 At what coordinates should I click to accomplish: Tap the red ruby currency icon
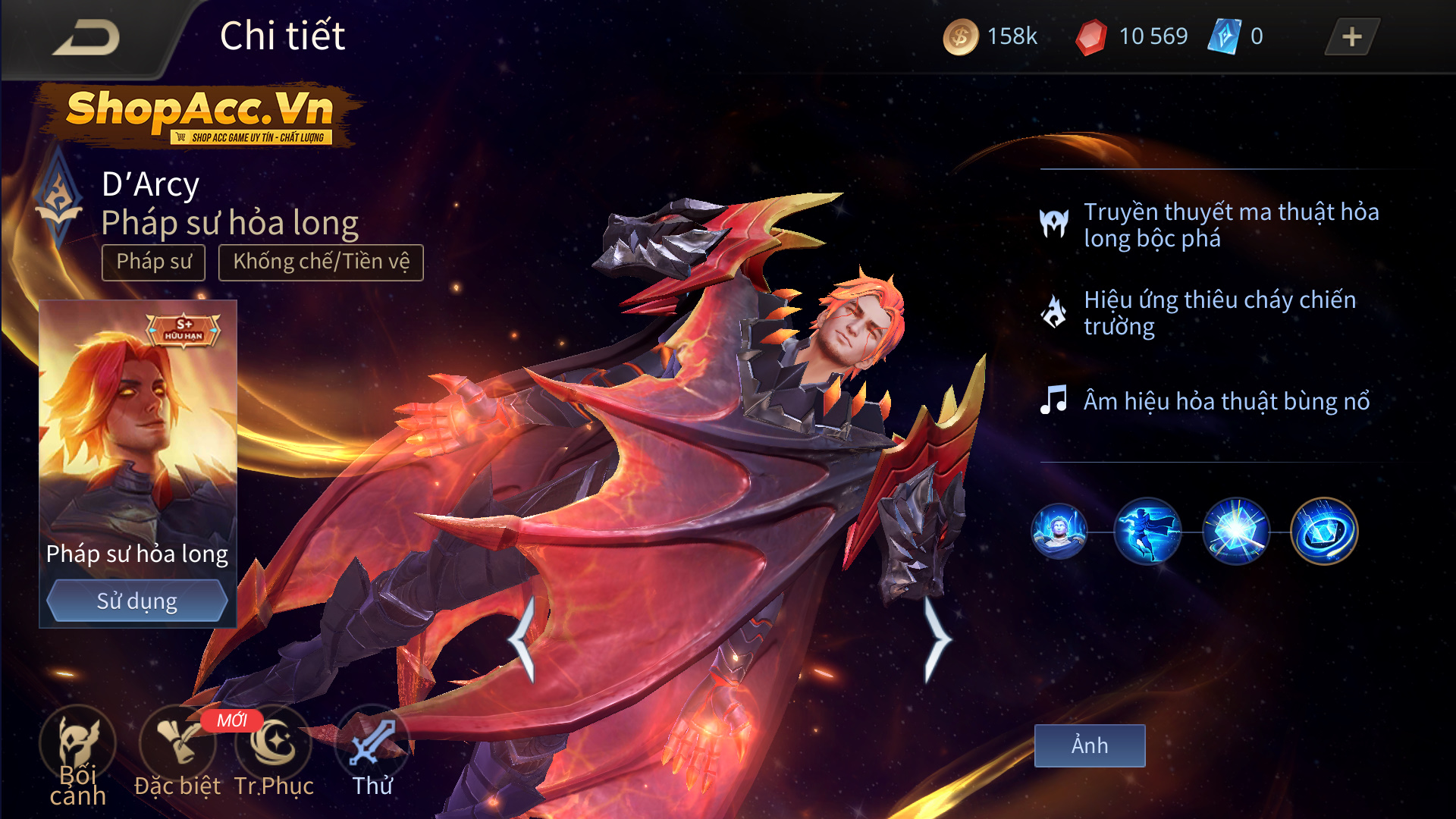pyautogui.click(x=1091, y=37)
